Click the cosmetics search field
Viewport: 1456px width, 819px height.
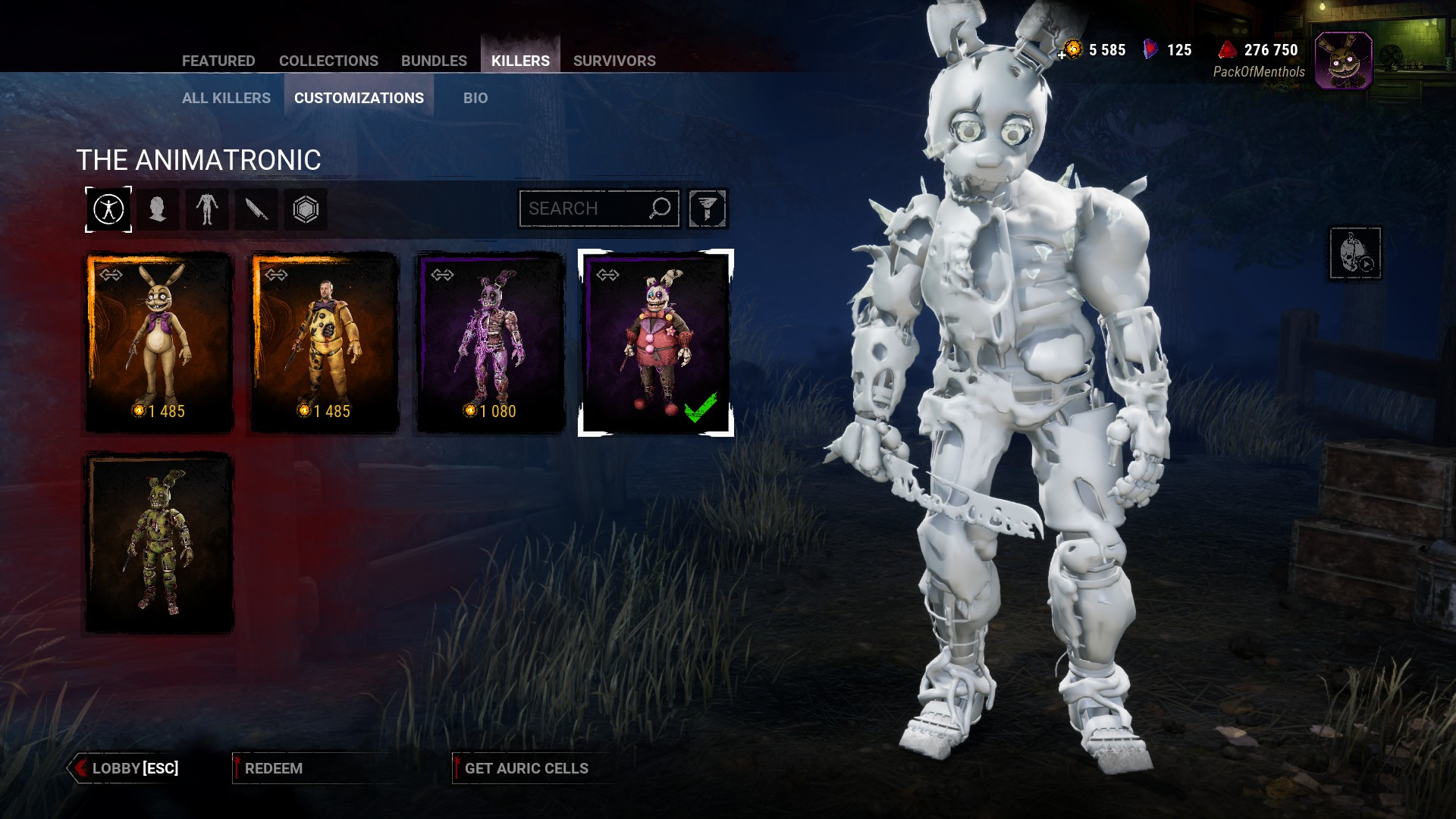[584, 209]
